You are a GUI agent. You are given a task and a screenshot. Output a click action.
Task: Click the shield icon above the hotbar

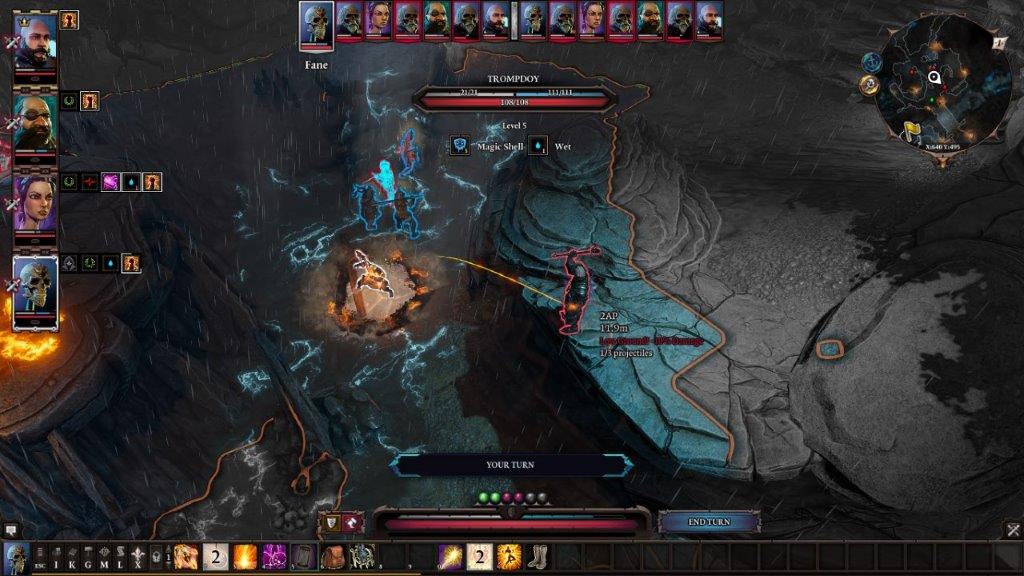tap(329, 522)
